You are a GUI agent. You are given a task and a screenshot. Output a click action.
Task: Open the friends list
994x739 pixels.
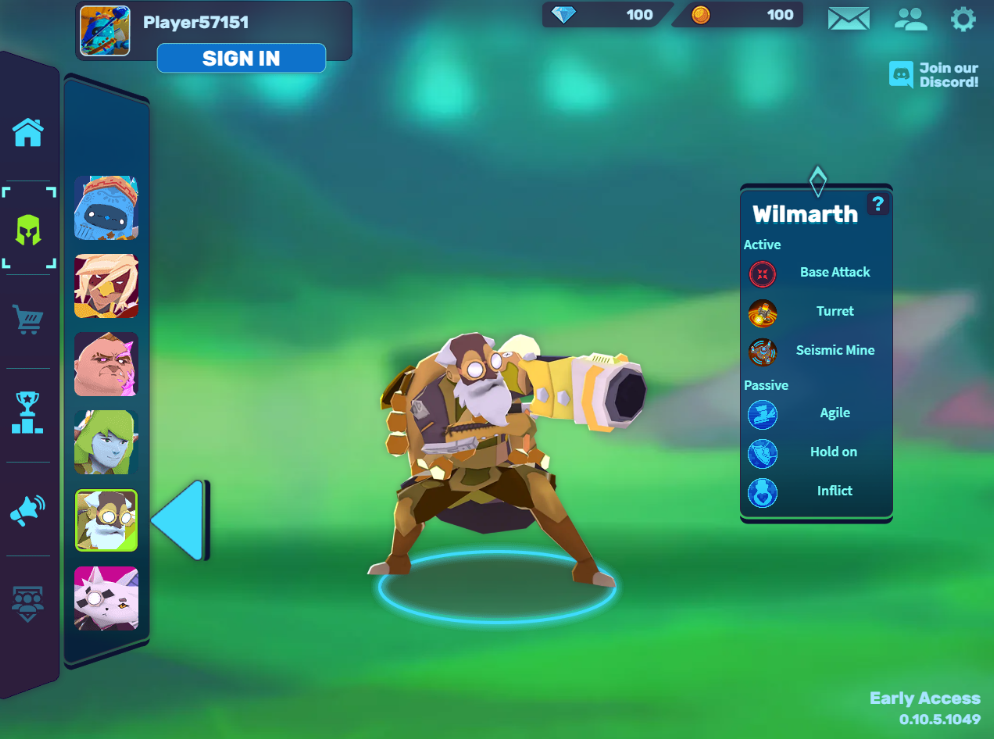(910, 18)
